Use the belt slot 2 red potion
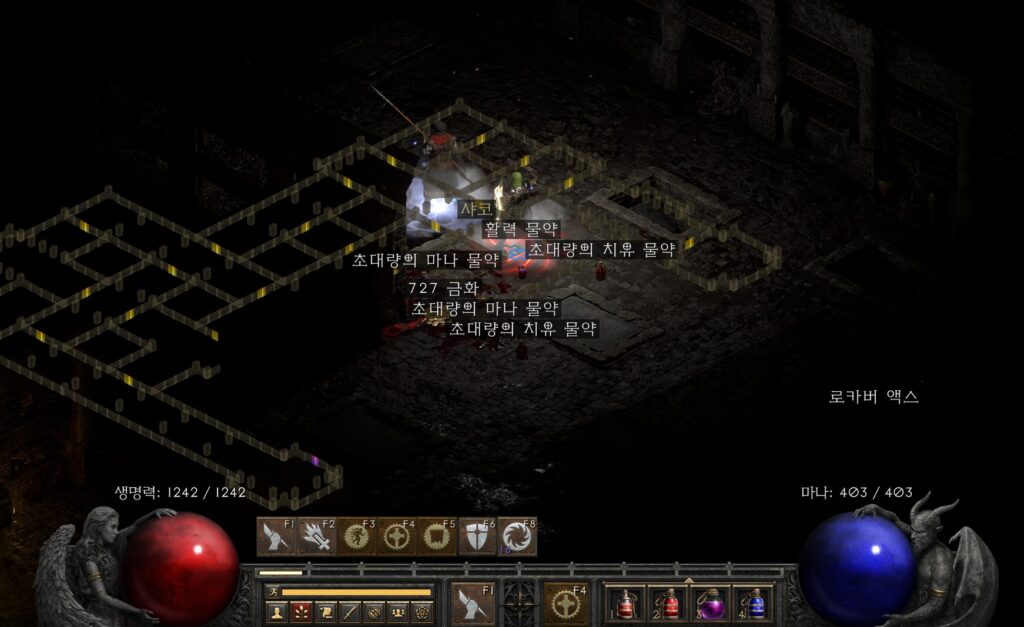Screen dimensions: 1024x627 [668, 603]
